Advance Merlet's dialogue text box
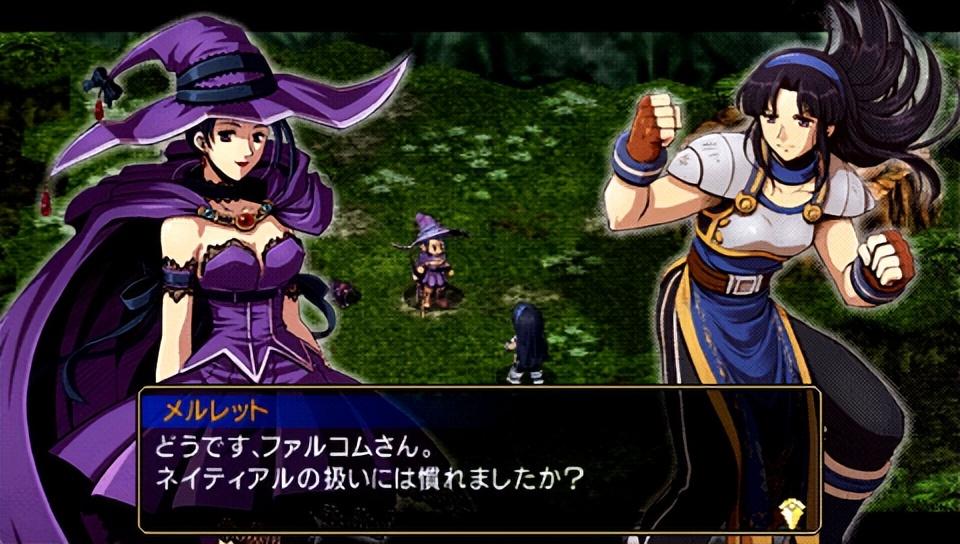 (478, 459)
